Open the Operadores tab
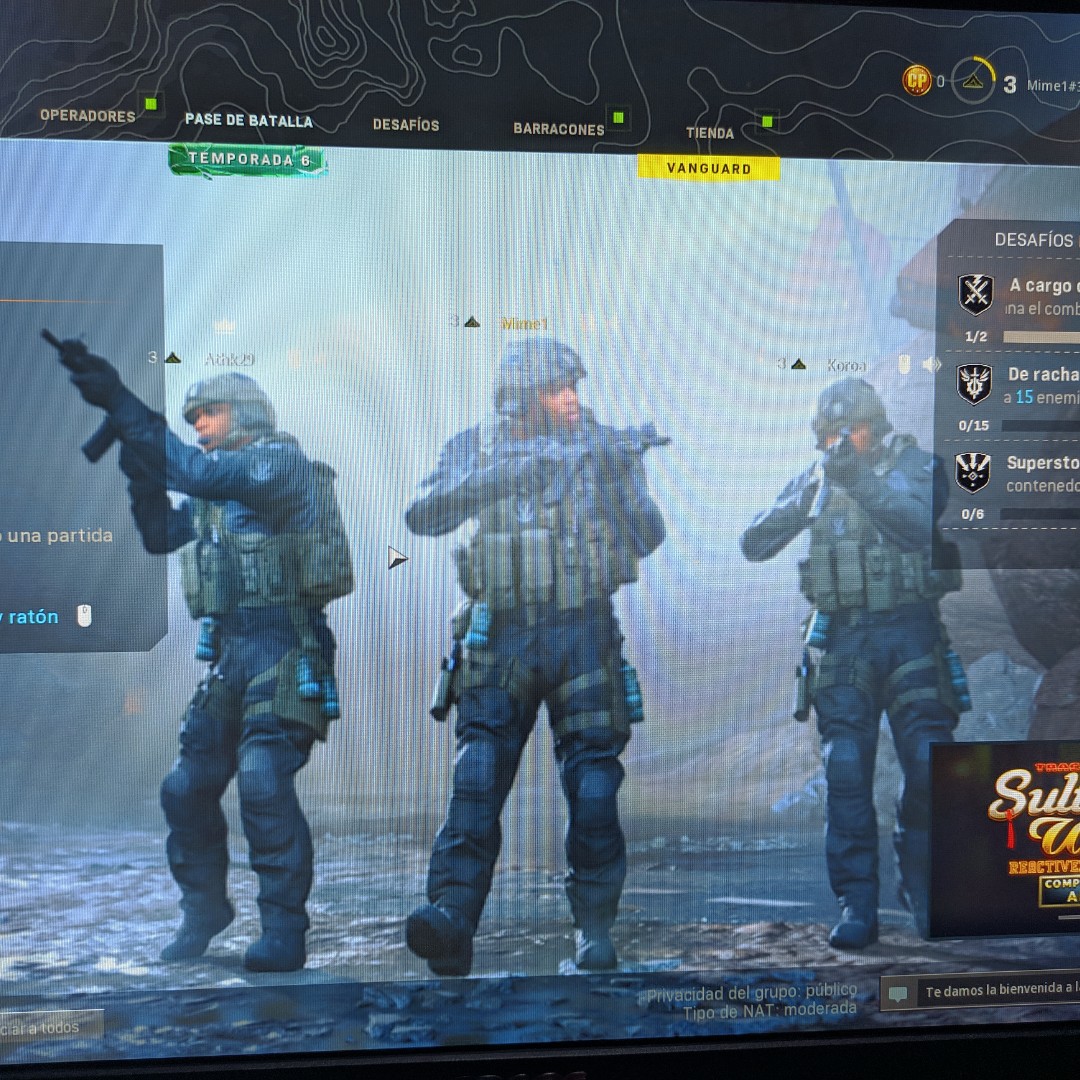The width and height of the screenshot is (1080, 1080). click(88, 116)
